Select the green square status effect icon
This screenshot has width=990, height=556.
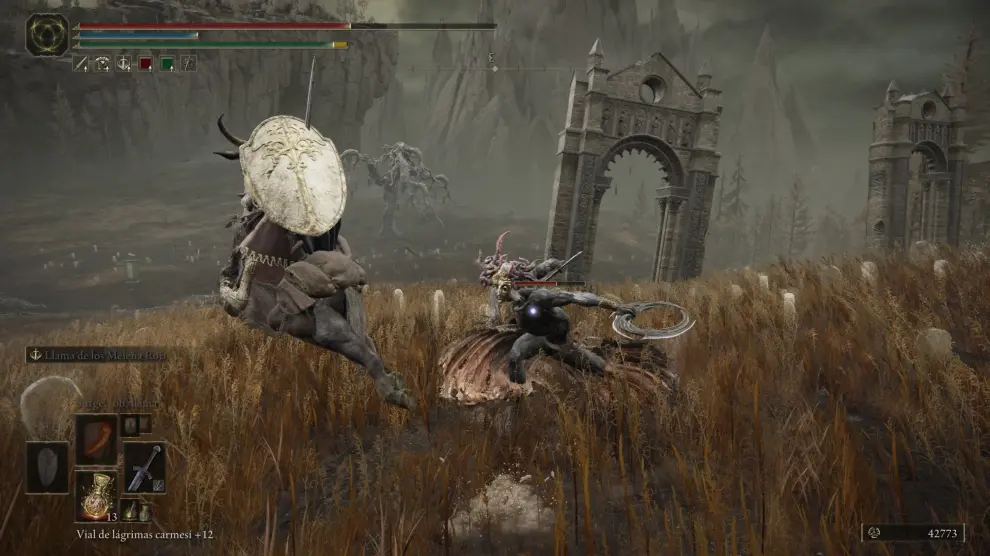[x=166, y=63]
